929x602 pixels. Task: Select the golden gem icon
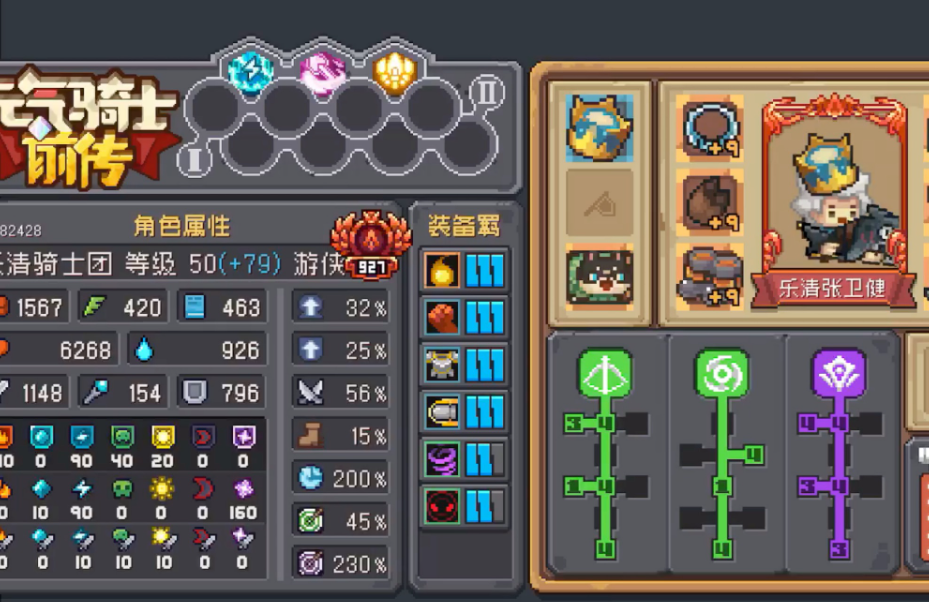coord(395,70)
